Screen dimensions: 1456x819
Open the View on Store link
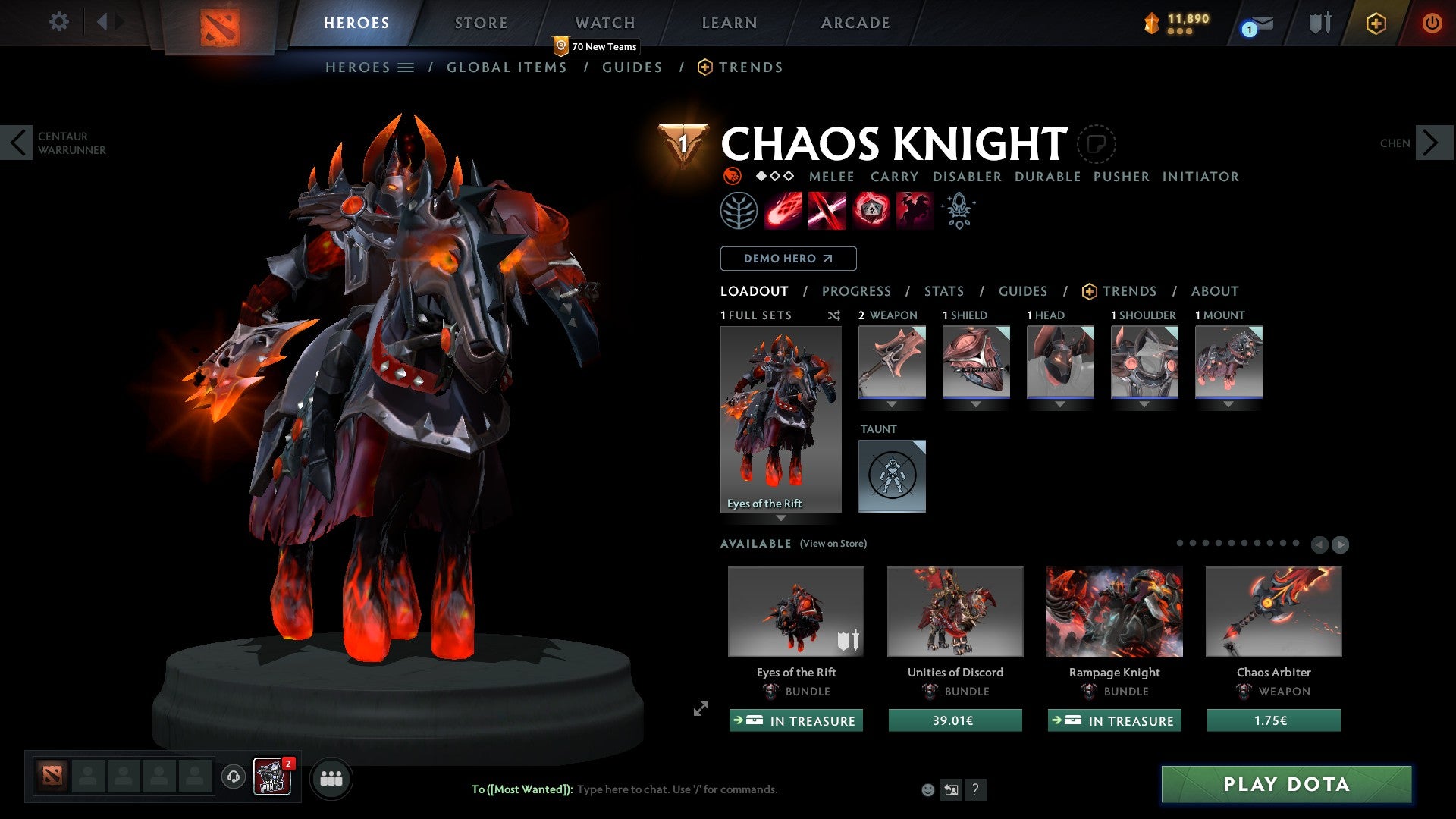pyautogui.click(x=833, y=544)
